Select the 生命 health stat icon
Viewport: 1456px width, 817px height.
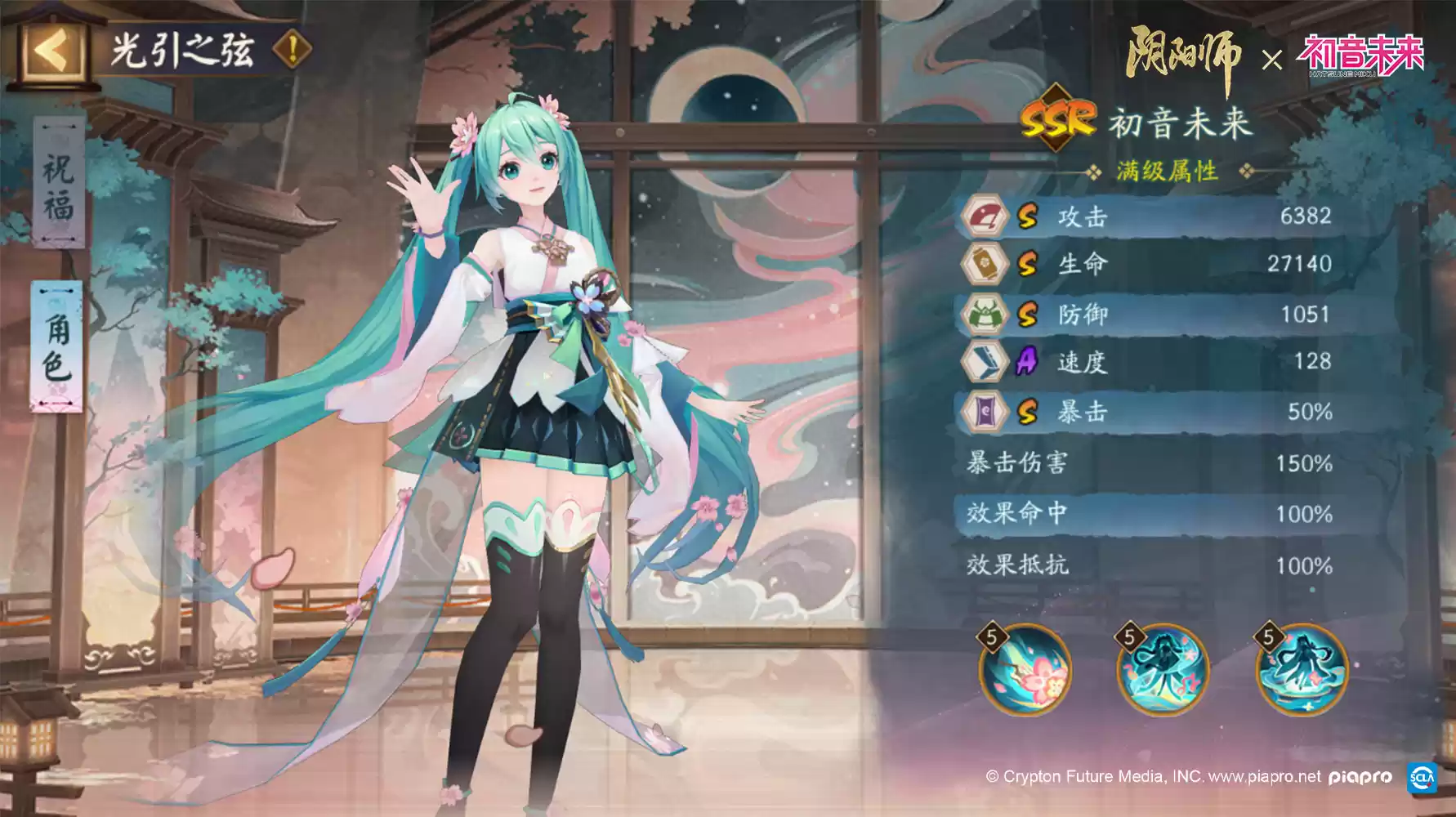click(988, 264)
